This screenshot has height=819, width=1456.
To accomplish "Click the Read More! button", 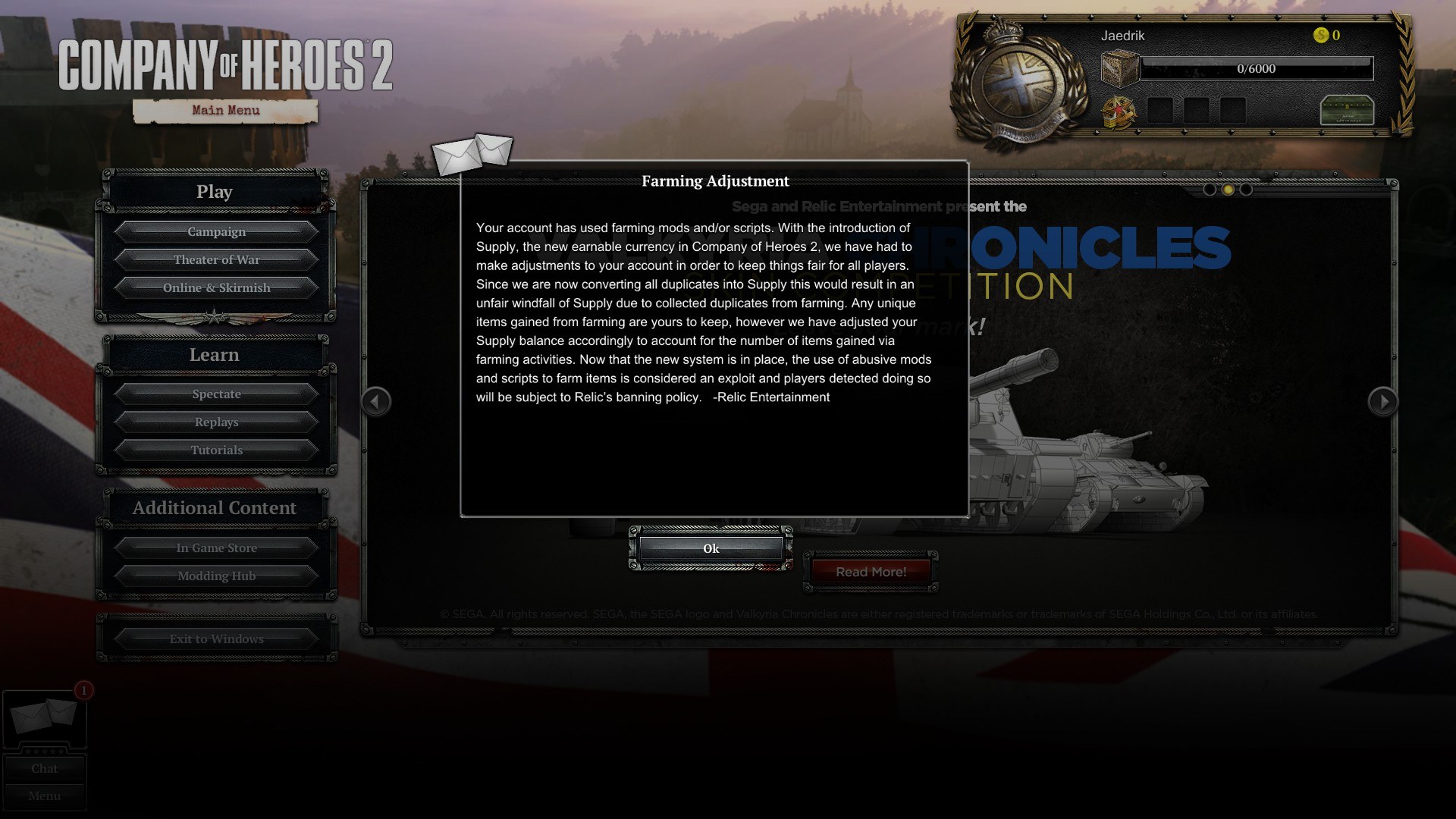I will pos(871,572).
